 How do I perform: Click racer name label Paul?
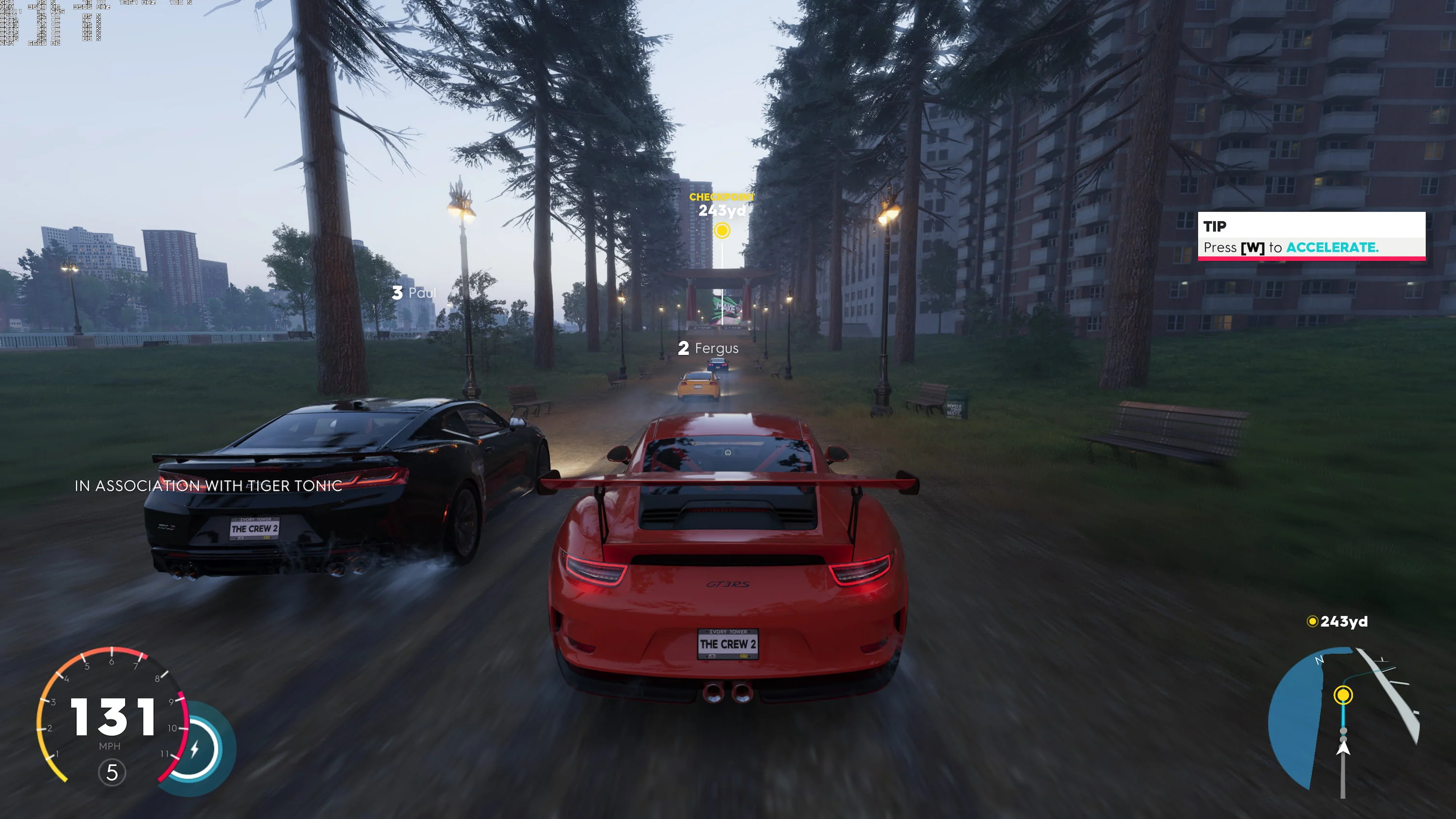click(x=415, y=292)
